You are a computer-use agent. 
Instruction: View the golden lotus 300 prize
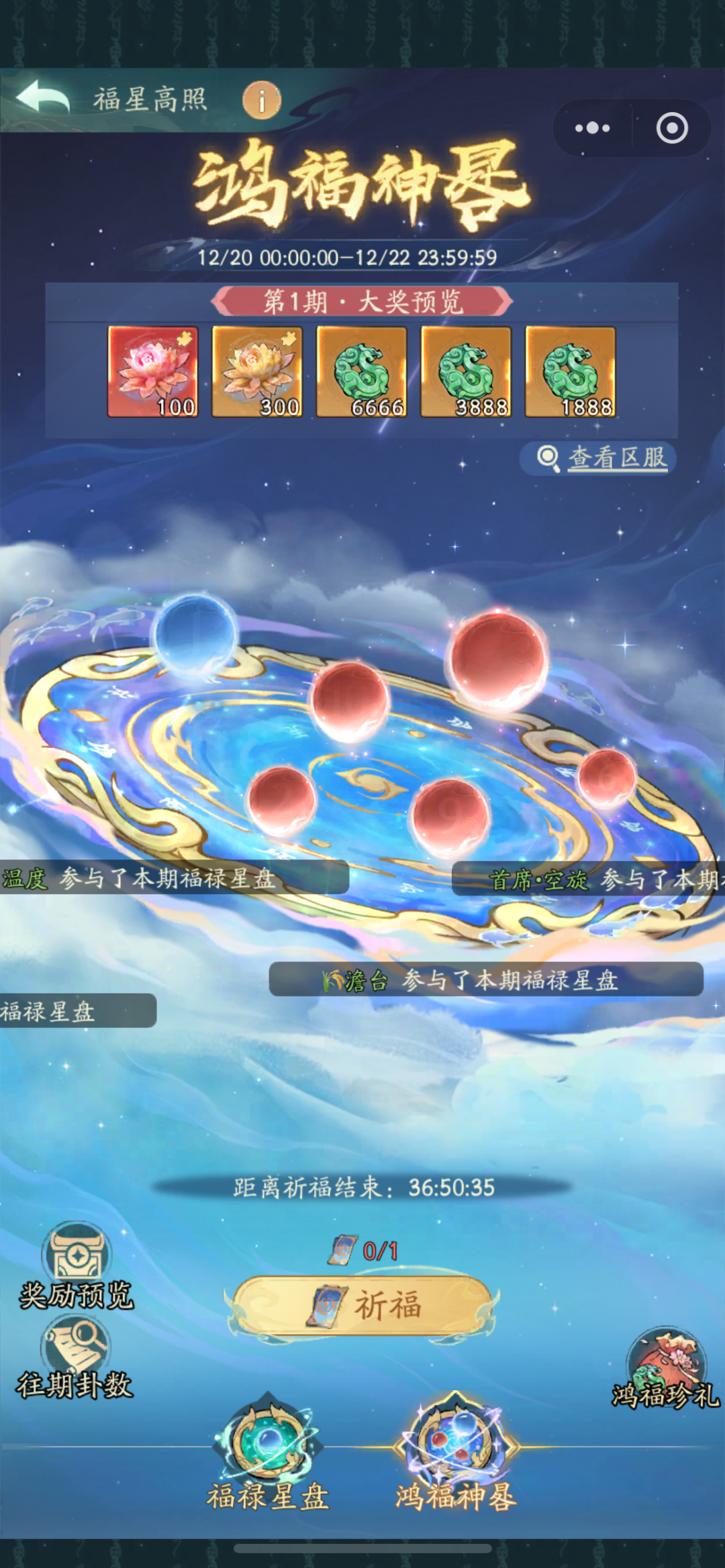pyautogui.click(x=257, y=372)
